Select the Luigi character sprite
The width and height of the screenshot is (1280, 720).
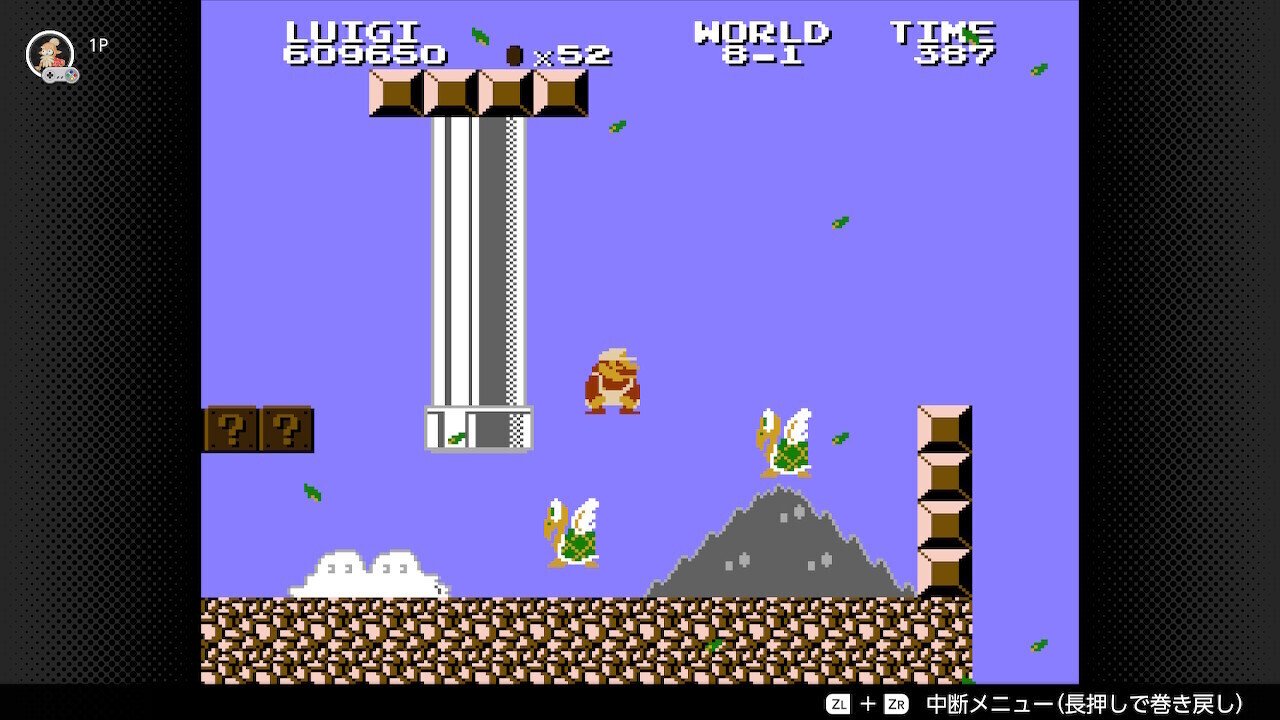[x=613, y=382]
